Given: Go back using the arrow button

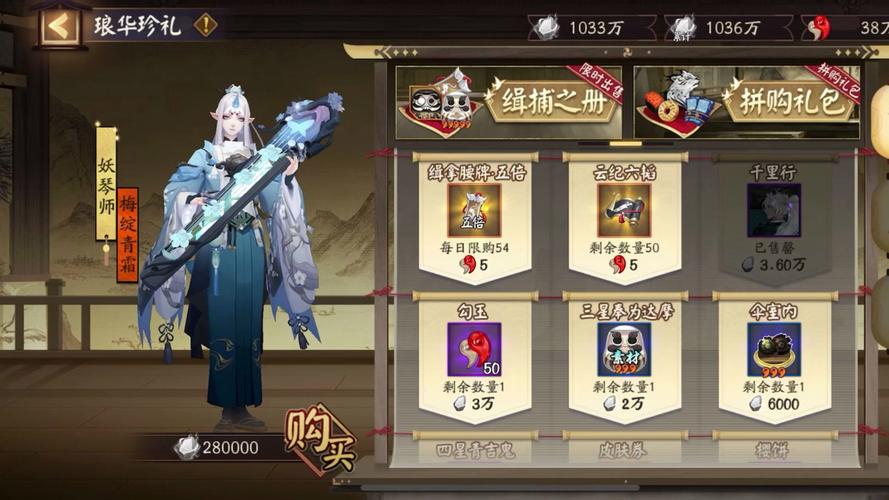Looking at the screenshot, I should tap(59, 25).
